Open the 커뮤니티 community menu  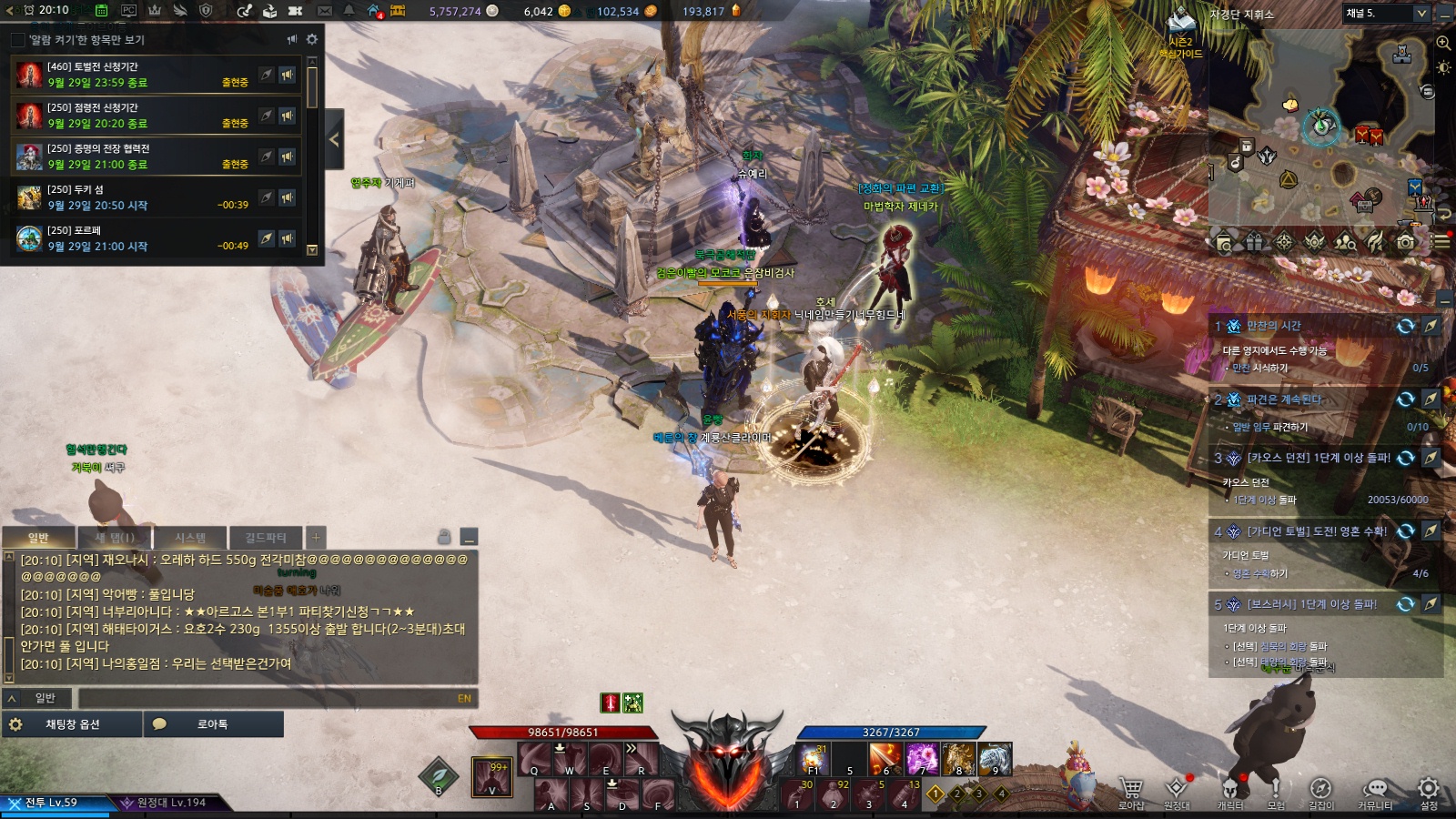(1375, 791)
